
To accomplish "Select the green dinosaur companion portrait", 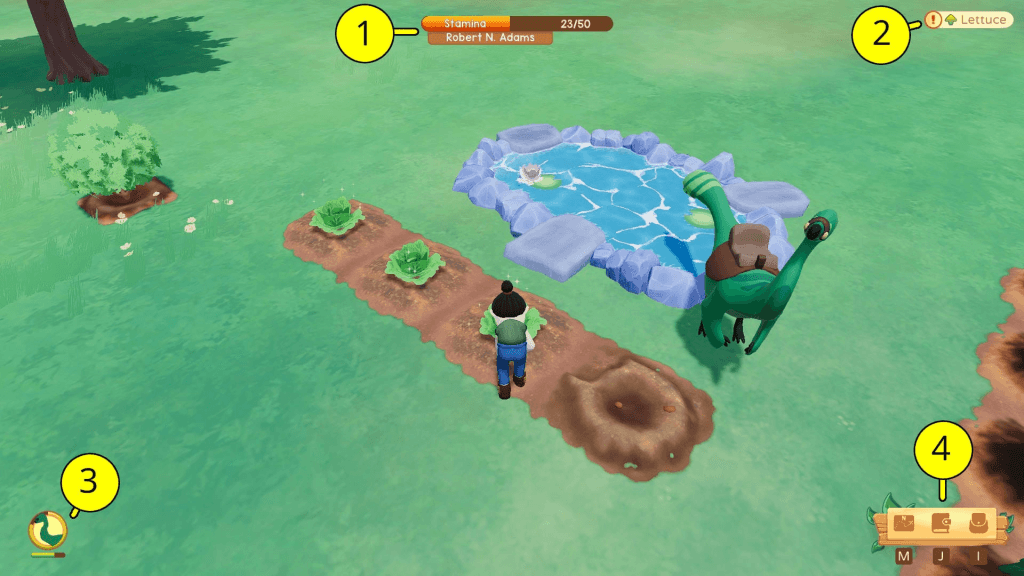I will pyautogui.click(x=45, y=528).
